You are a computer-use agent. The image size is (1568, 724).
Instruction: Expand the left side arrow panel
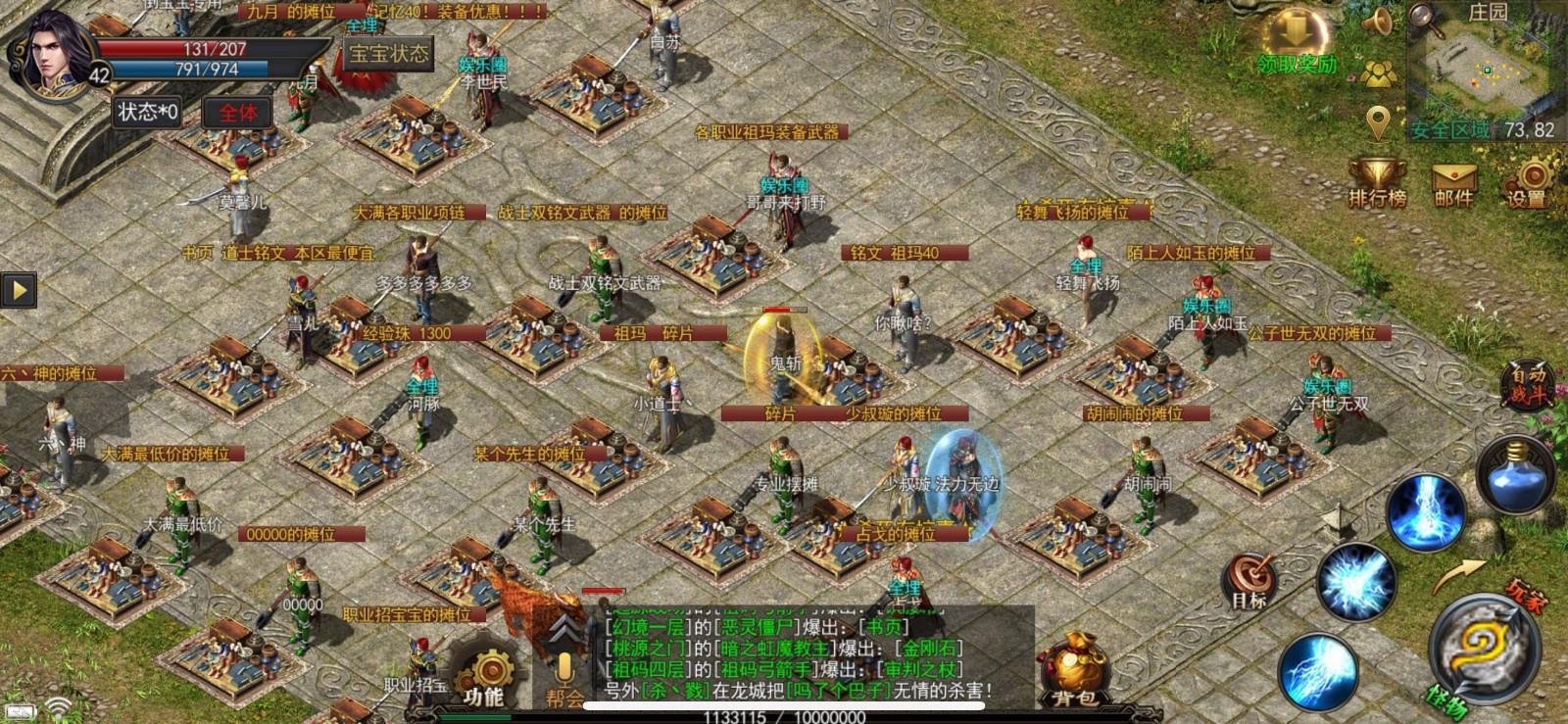pos(19,290)
